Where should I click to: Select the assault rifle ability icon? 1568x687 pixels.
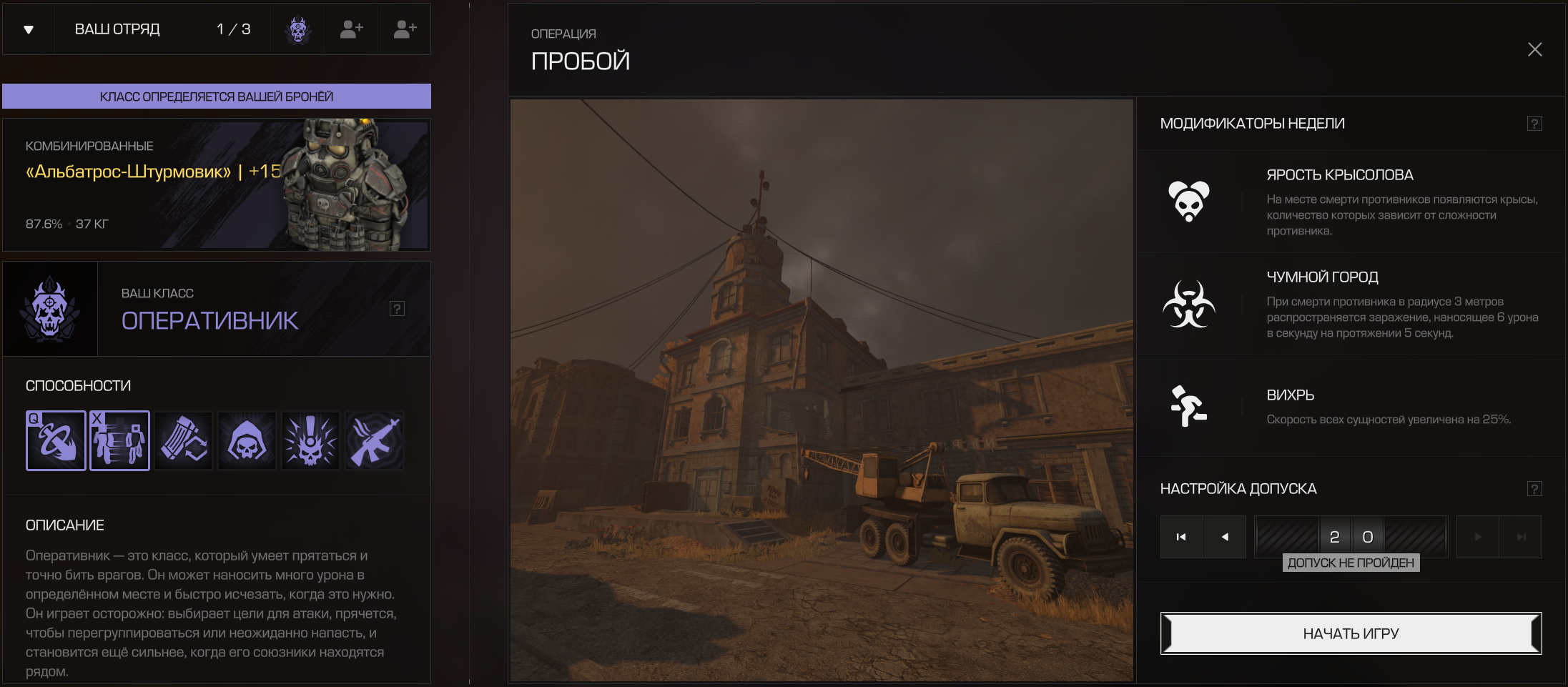pyautogui.click(x=374, y=440)
